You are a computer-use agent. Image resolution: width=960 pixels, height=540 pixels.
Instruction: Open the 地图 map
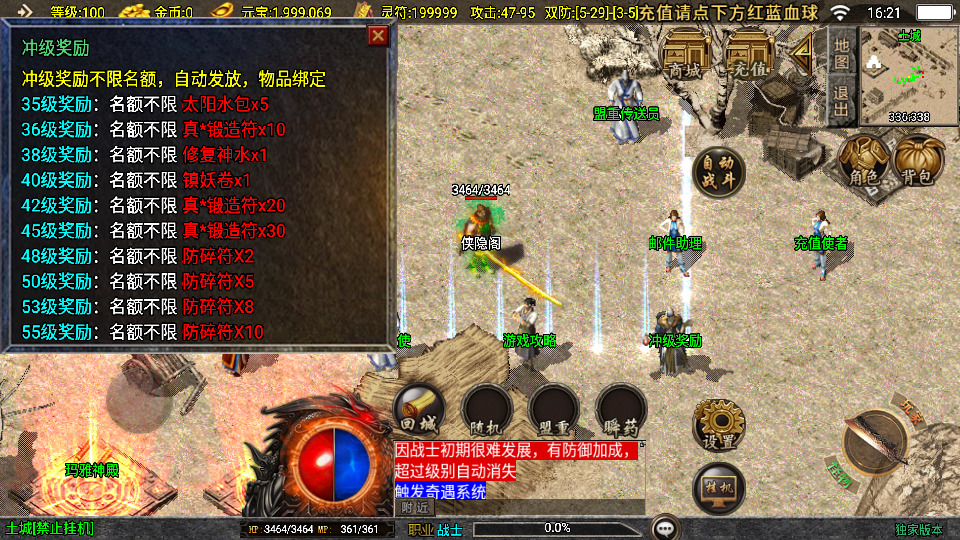[842, 53]
